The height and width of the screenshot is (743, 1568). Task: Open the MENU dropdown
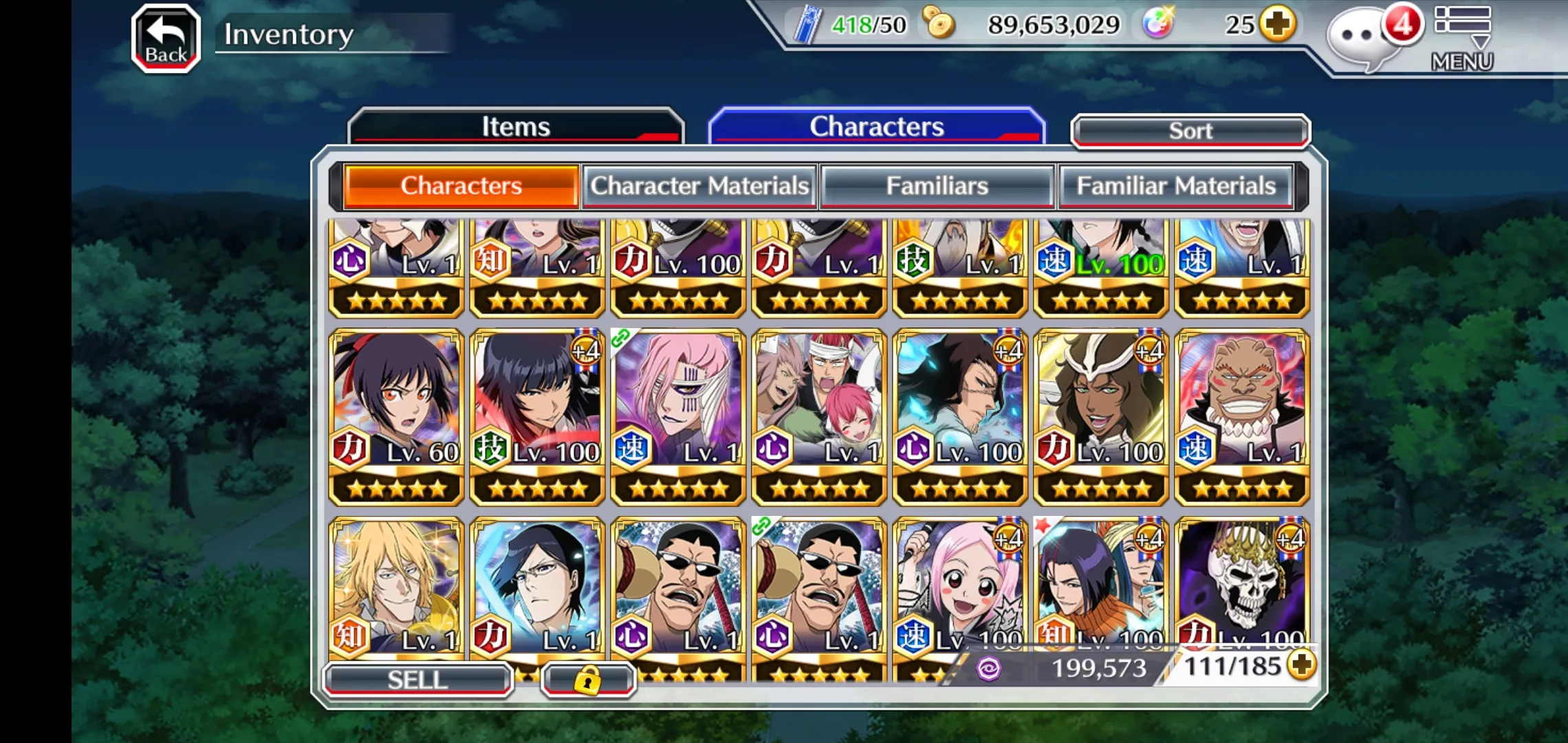click(x=1462, y=38)
